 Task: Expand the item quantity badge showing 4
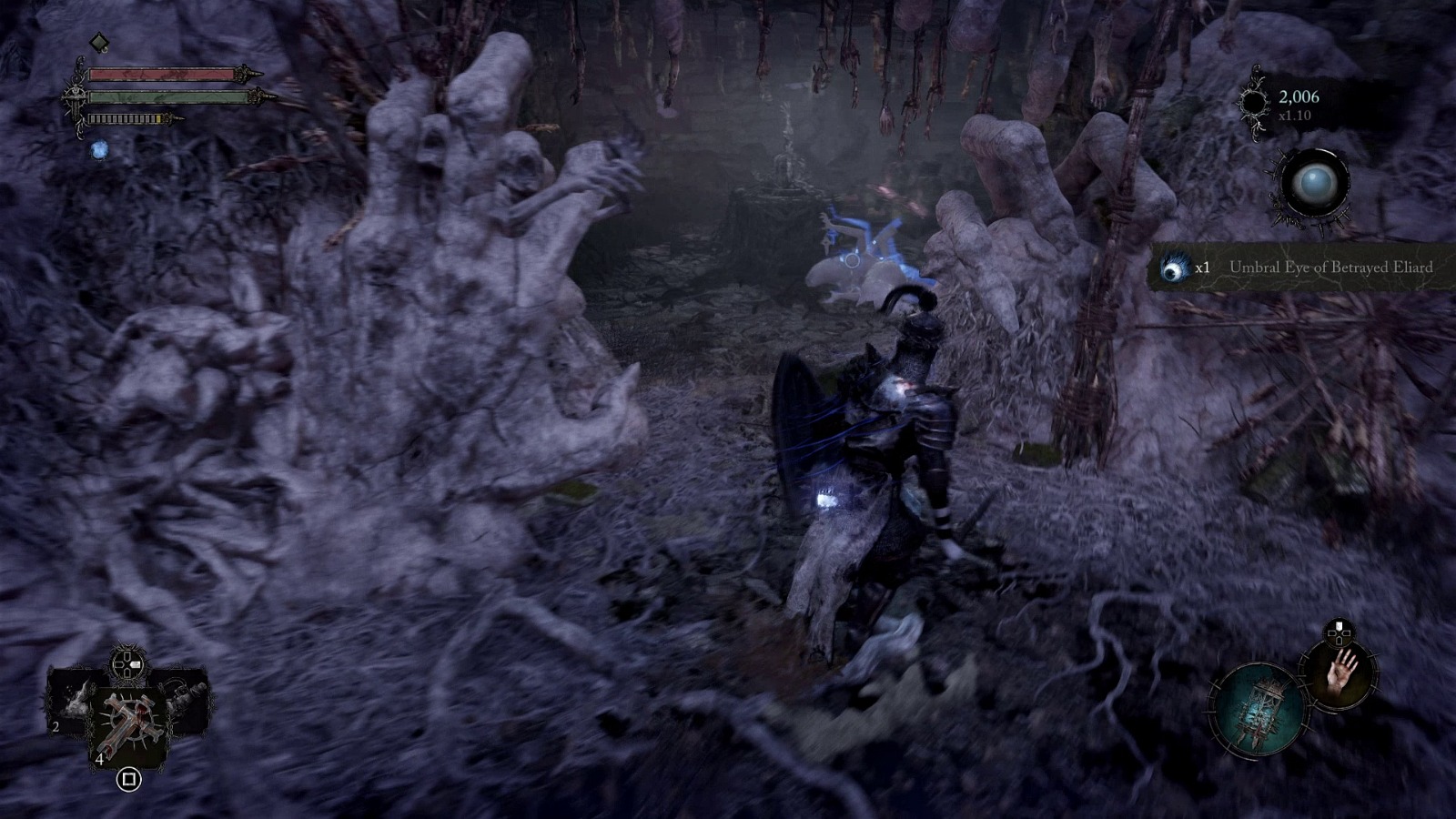(100, 758)
